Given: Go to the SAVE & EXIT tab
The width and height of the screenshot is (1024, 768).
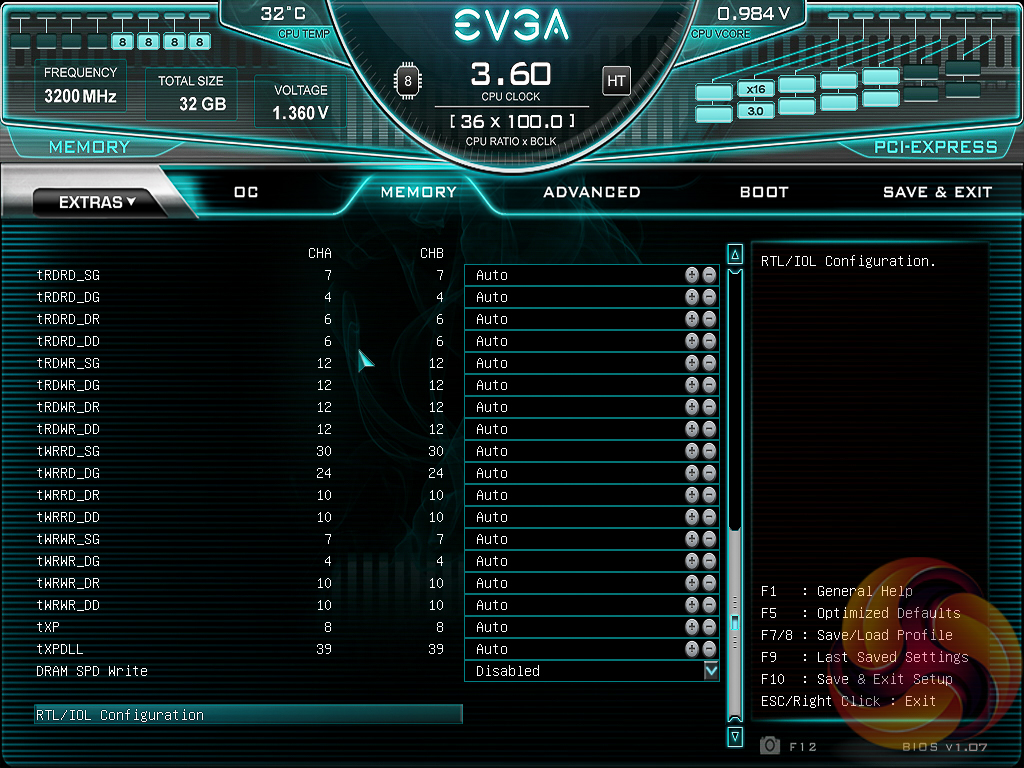Looking at the screenshot, I should click(x=937, y=192).
